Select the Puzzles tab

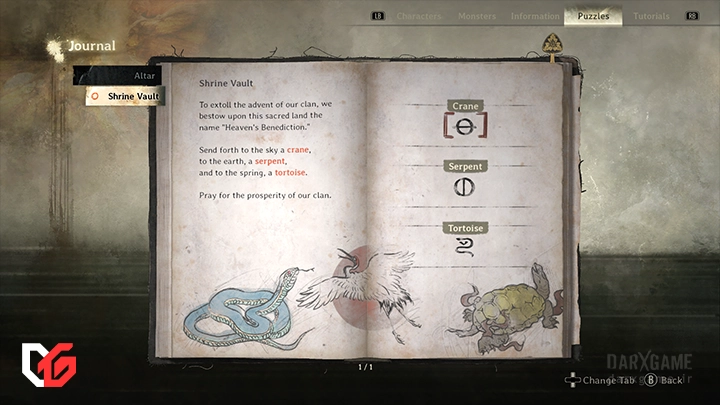coord(593,16)
